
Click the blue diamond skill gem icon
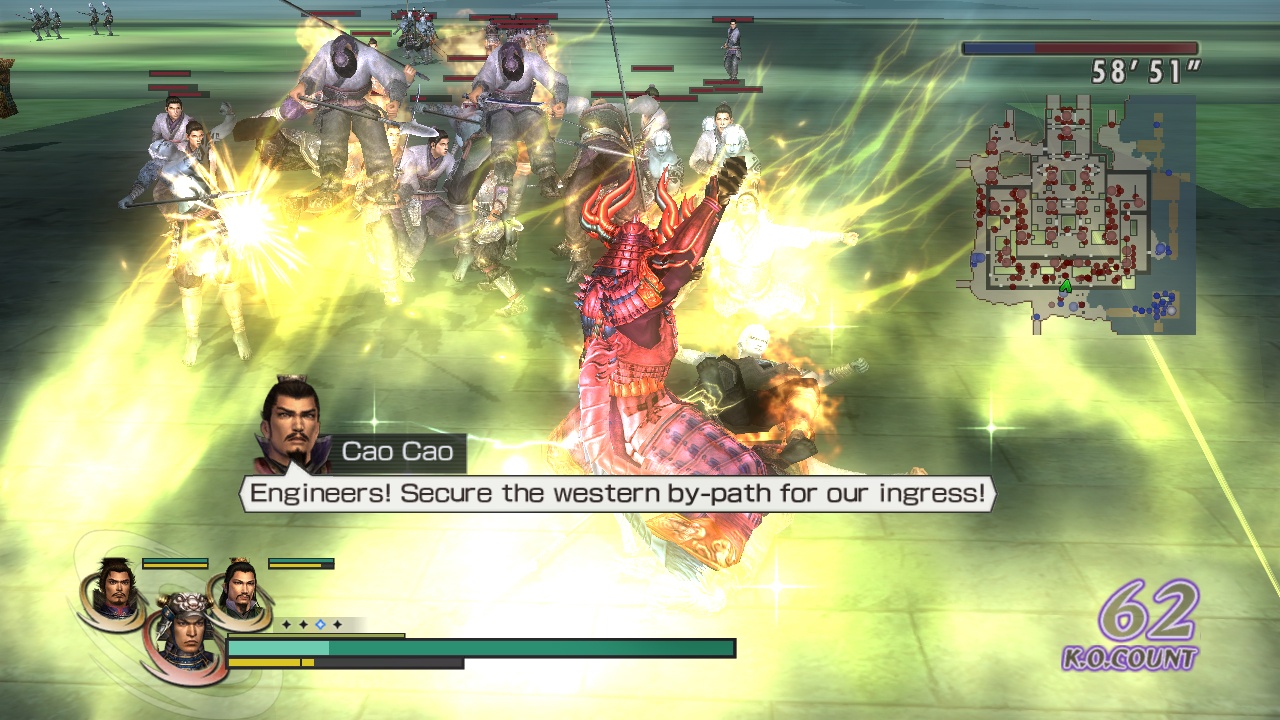(x=321, y=624)
